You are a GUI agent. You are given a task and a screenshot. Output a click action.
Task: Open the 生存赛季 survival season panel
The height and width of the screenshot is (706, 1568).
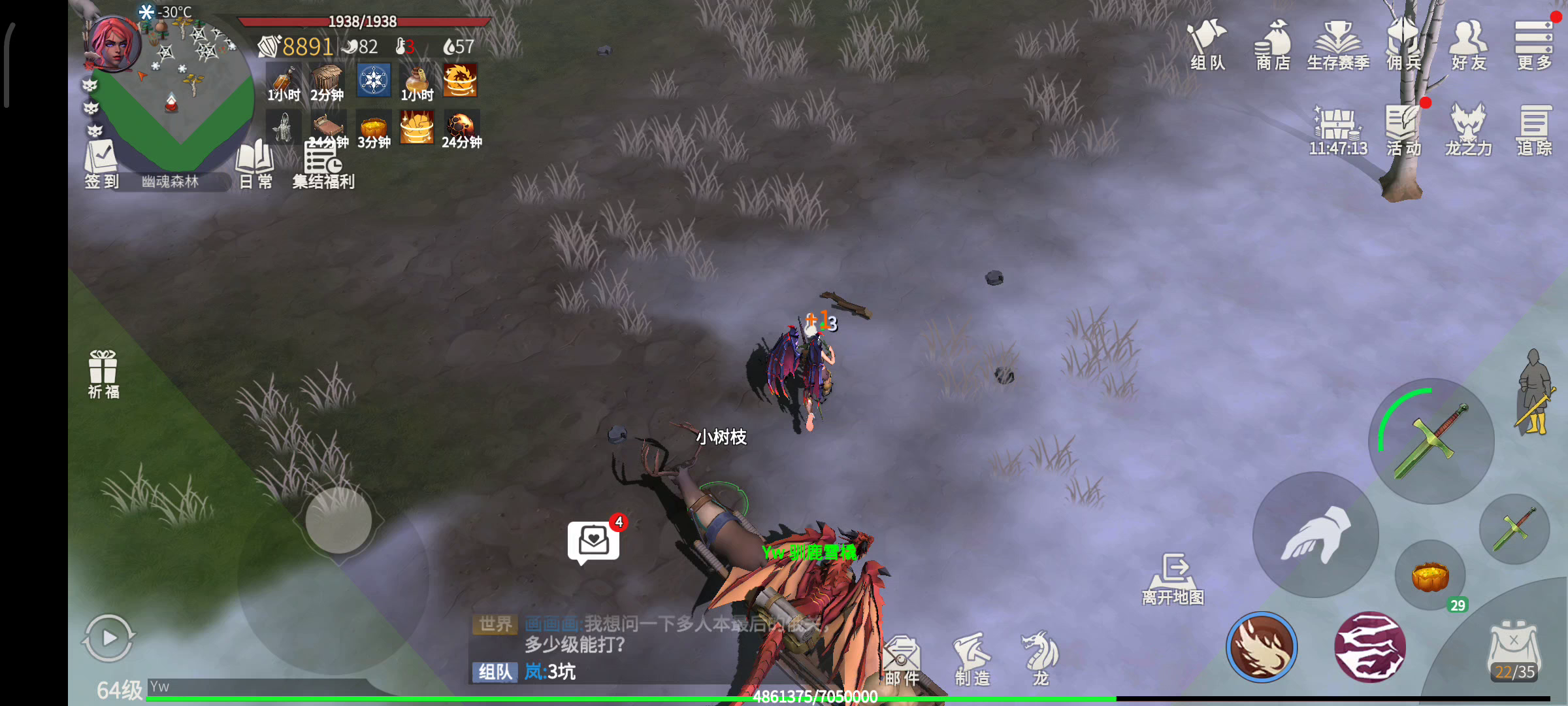(1337, 44)
